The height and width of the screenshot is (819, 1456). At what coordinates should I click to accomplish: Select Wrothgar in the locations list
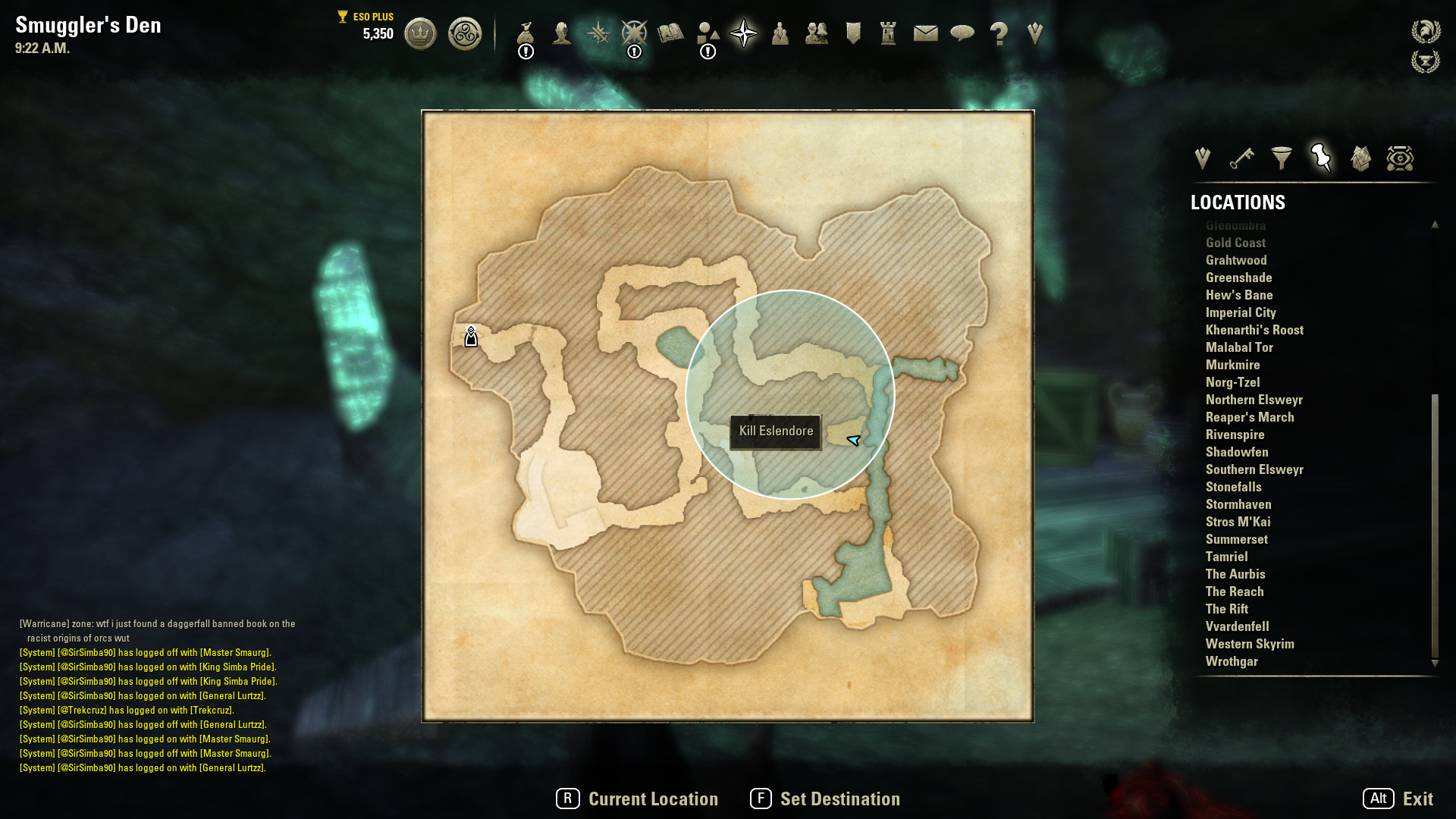pos(1232,661)
